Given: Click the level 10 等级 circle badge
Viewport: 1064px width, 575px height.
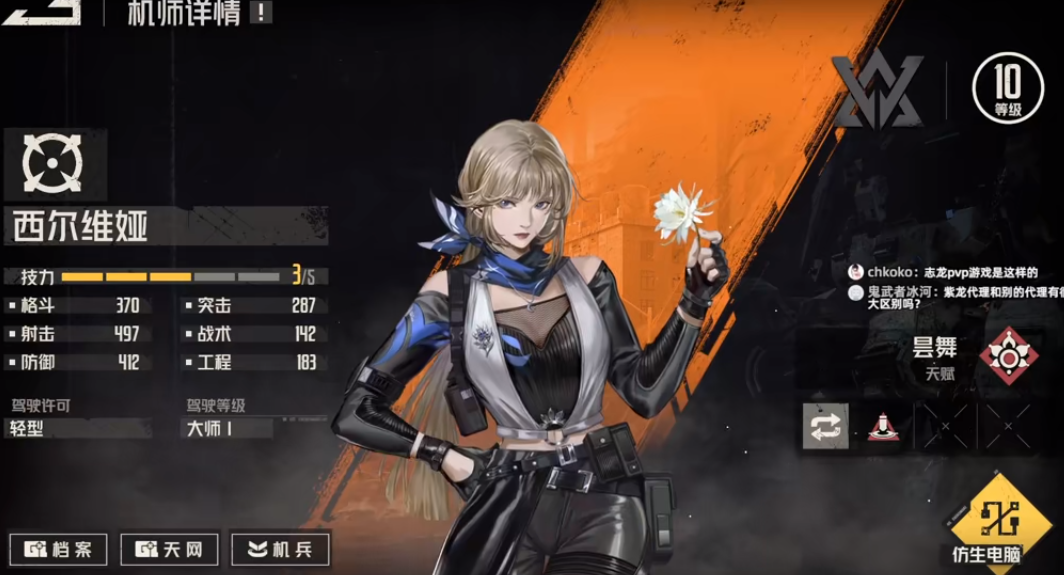Looking at the screenshot, I should [1007, 89].
